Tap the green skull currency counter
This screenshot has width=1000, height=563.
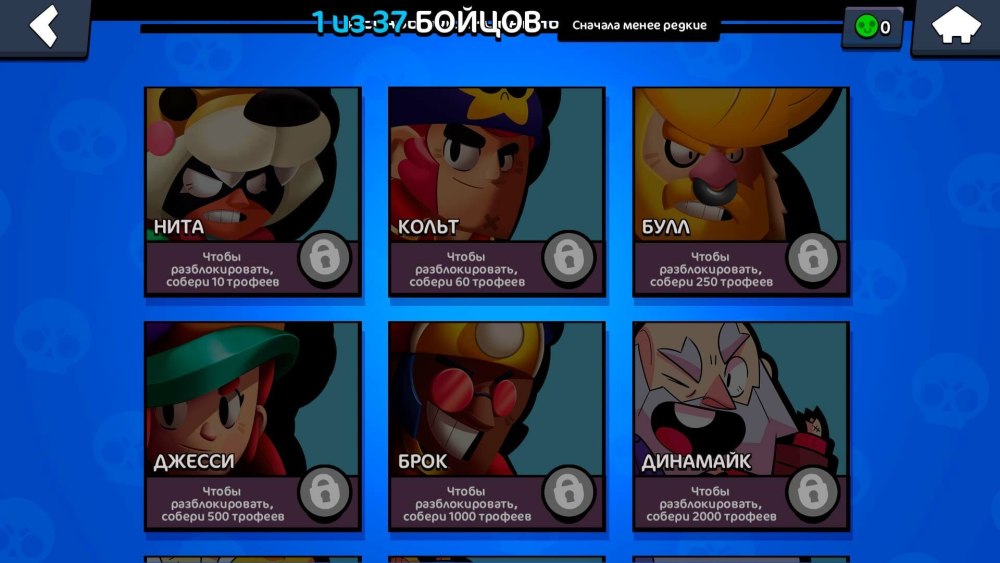point(873,27)
